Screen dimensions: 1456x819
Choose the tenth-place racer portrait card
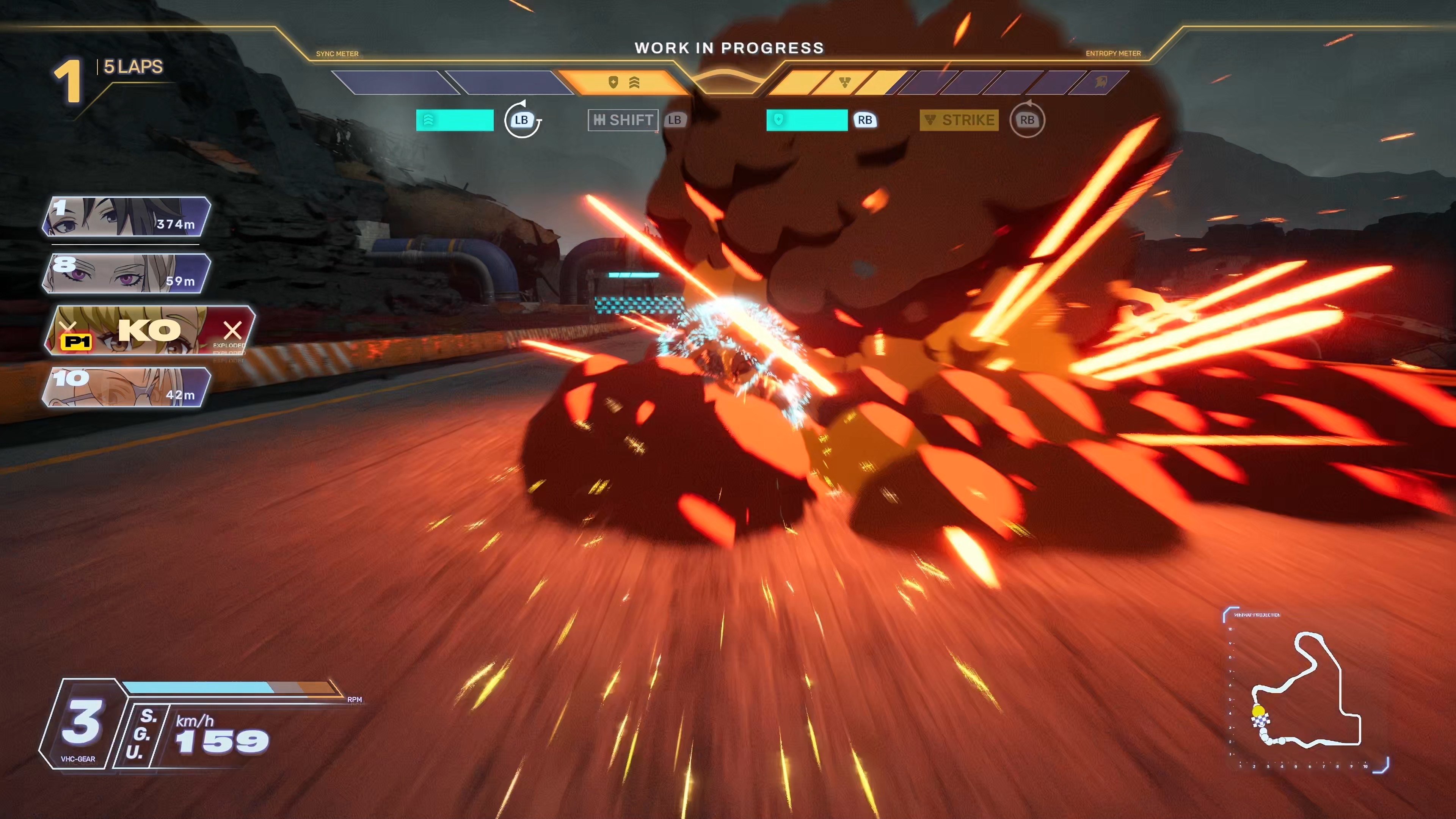(127, 387)
